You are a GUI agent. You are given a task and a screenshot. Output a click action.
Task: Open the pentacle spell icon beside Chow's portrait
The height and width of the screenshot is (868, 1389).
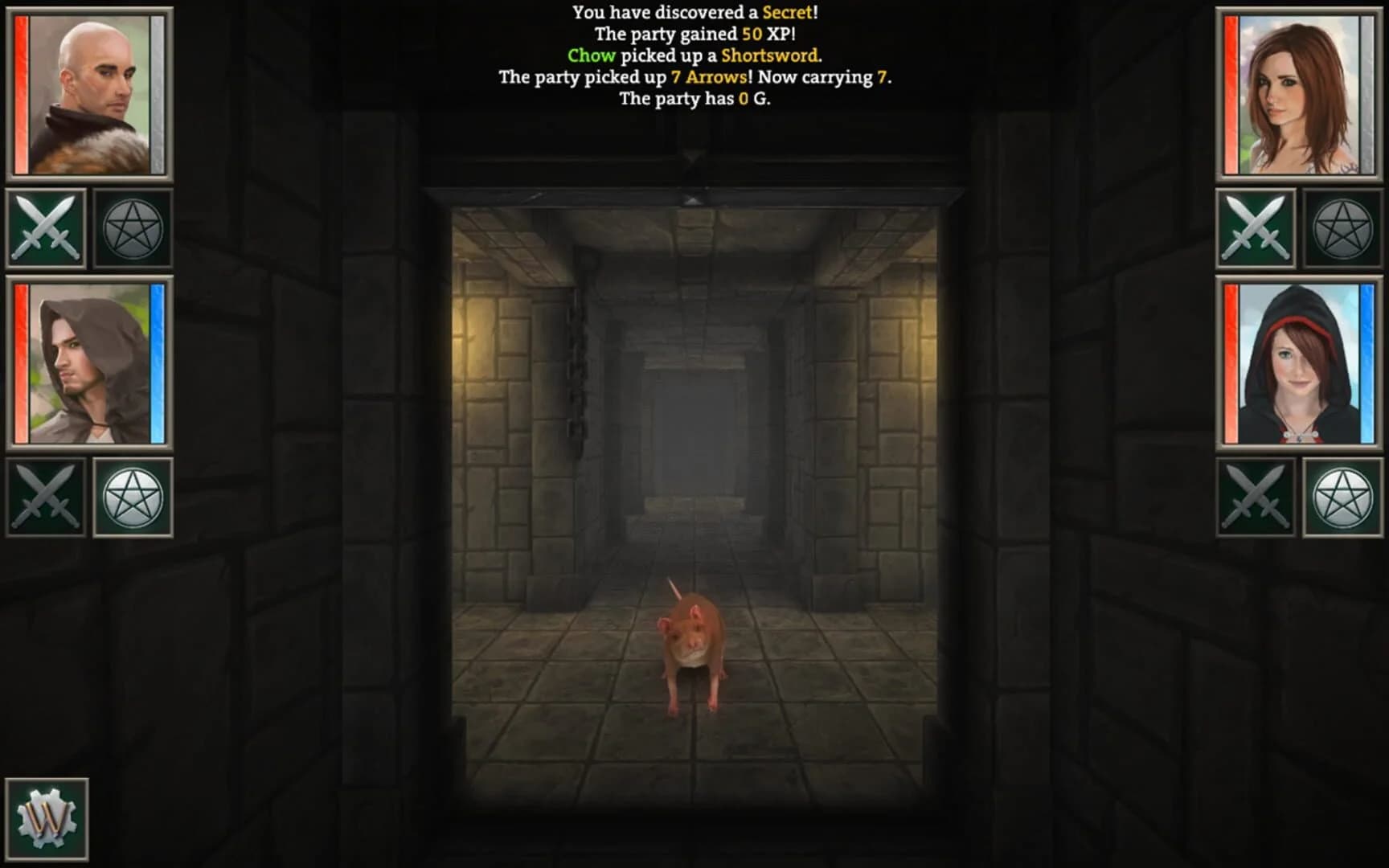(x=135, y=227)
